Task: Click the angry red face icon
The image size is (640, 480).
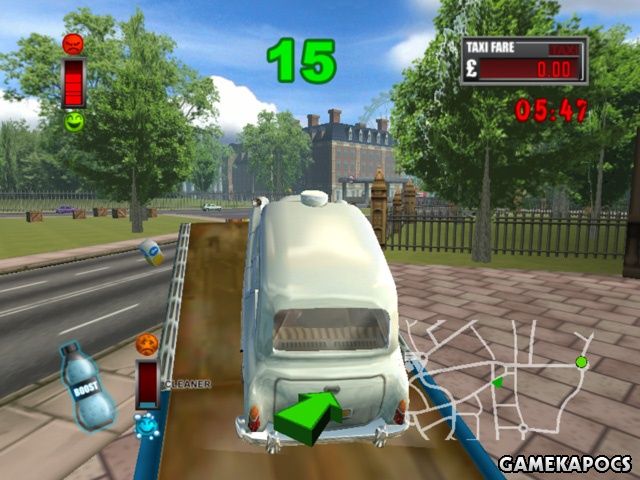Action: click(73, 44)
